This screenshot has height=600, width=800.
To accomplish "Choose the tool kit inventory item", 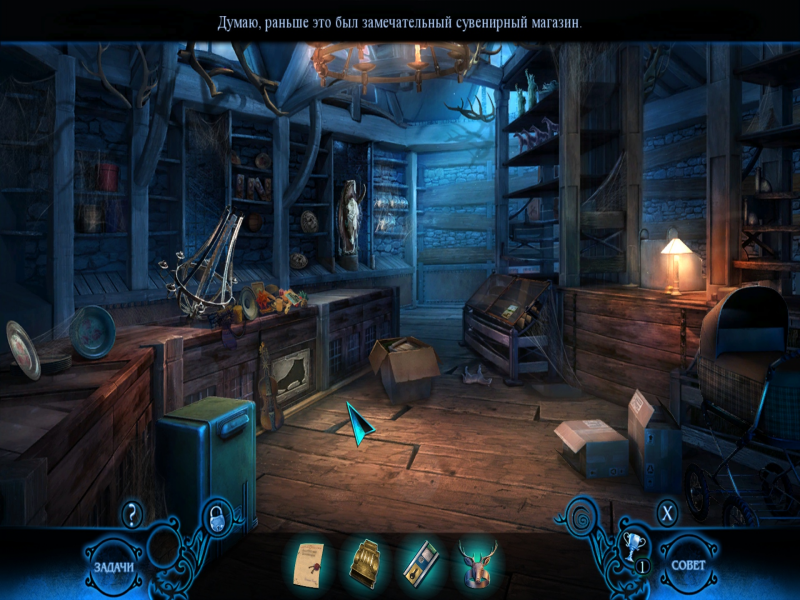I will [420, 564].
